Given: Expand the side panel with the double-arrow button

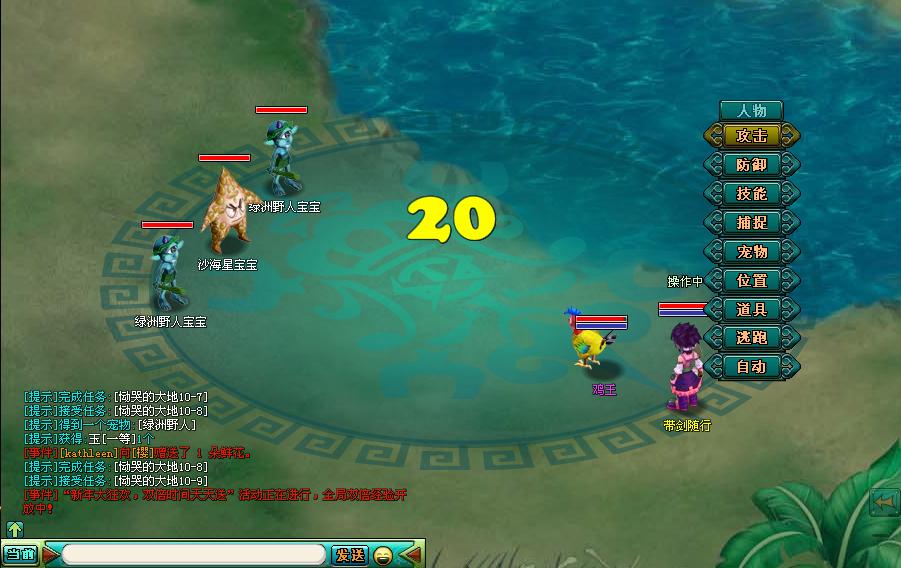Looking at the screenshot, I should click(883, 501).
